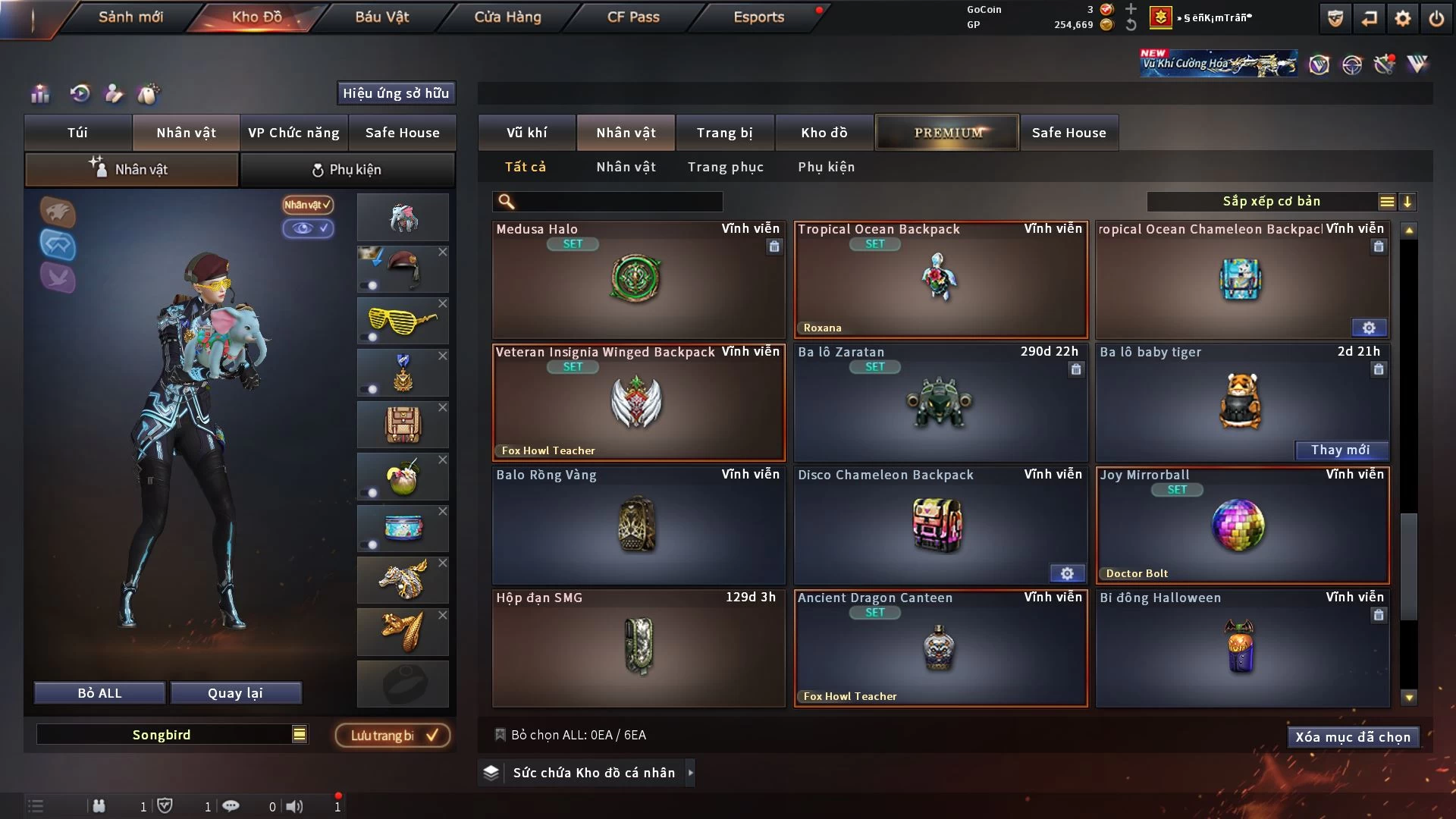
Task: Go to the Sảnh mới lobby tab
Action: (x=130, y=17)
